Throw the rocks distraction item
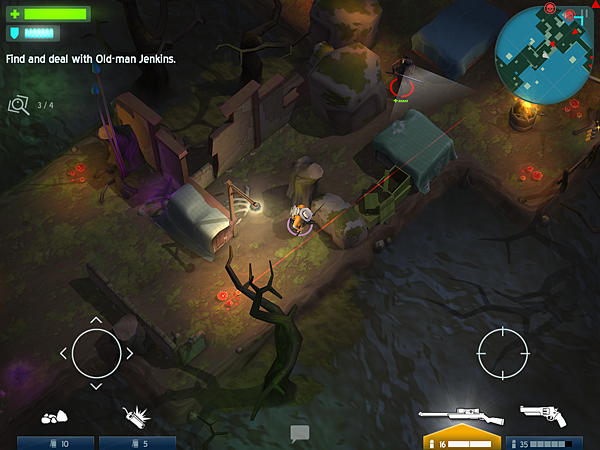This screenshot has height=450, width=600. pyautogui.click(x=55, y=417)
